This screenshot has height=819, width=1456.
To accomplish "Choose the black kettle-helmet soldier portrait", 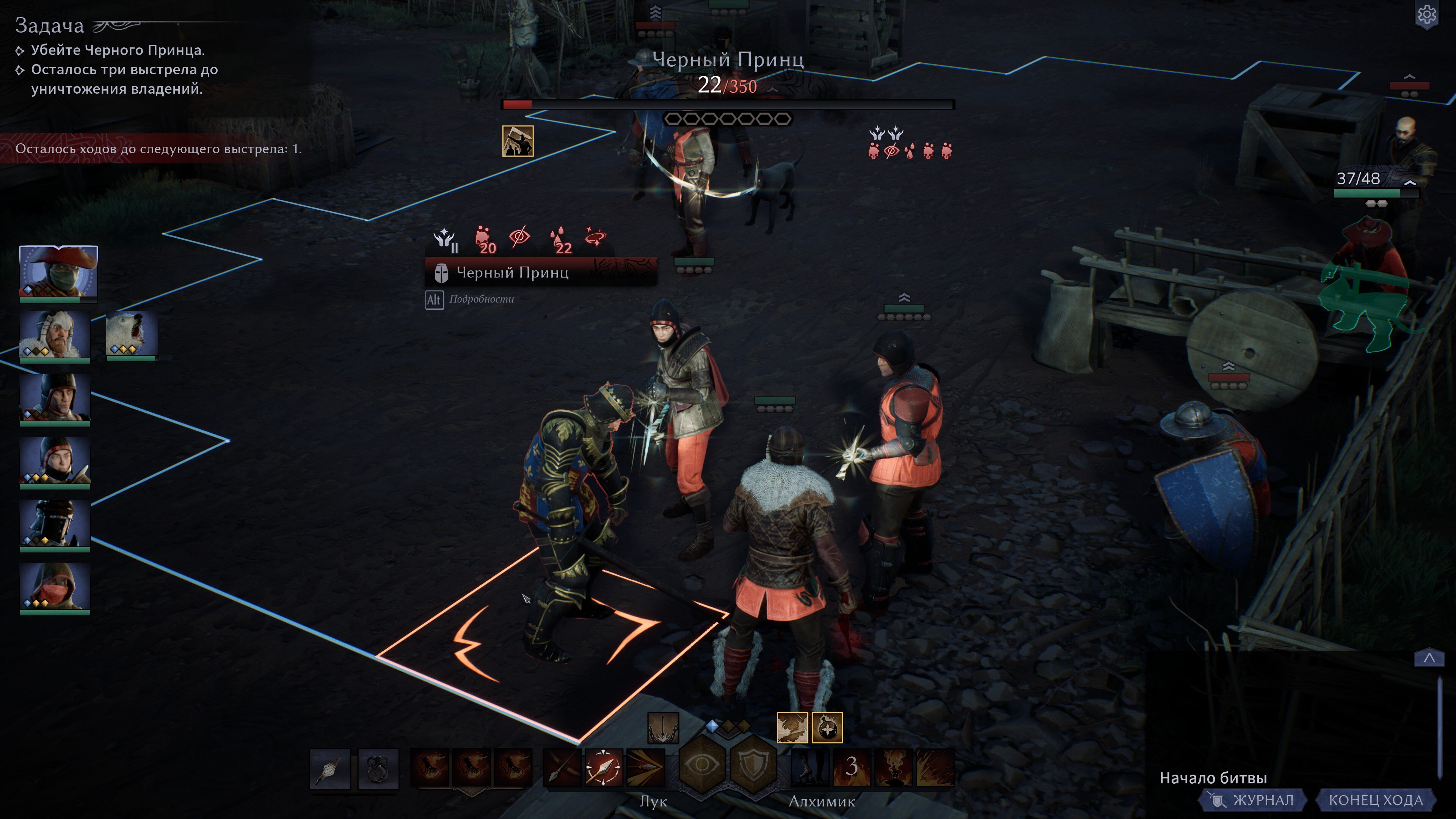I will click(55, 398).
